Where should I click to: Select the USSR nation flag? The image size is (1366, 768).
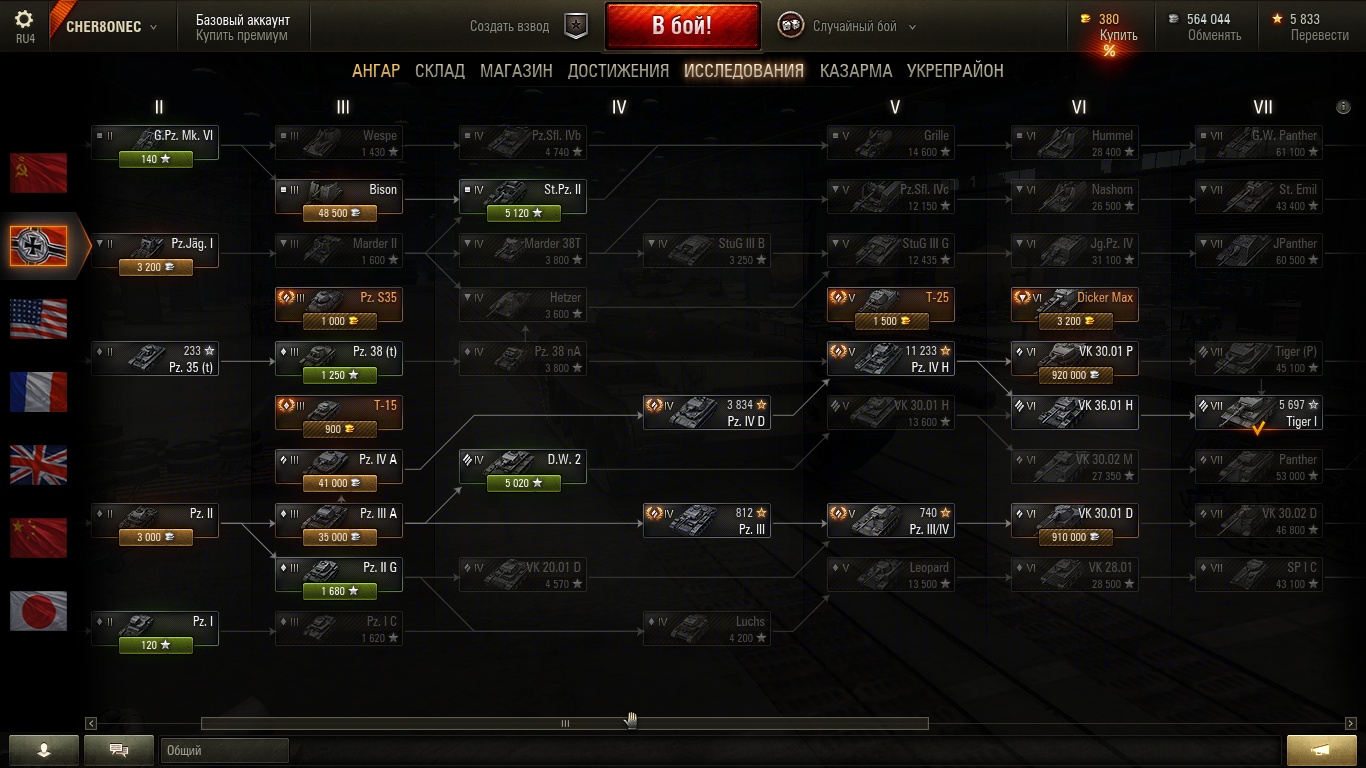tap(39, 173)
